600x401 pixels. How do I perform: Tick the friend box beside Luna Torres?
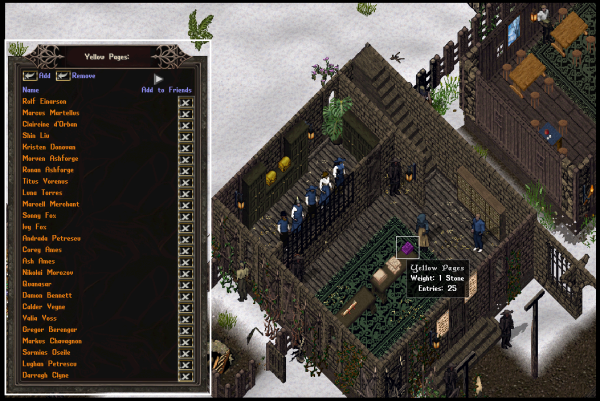[185, 192]
